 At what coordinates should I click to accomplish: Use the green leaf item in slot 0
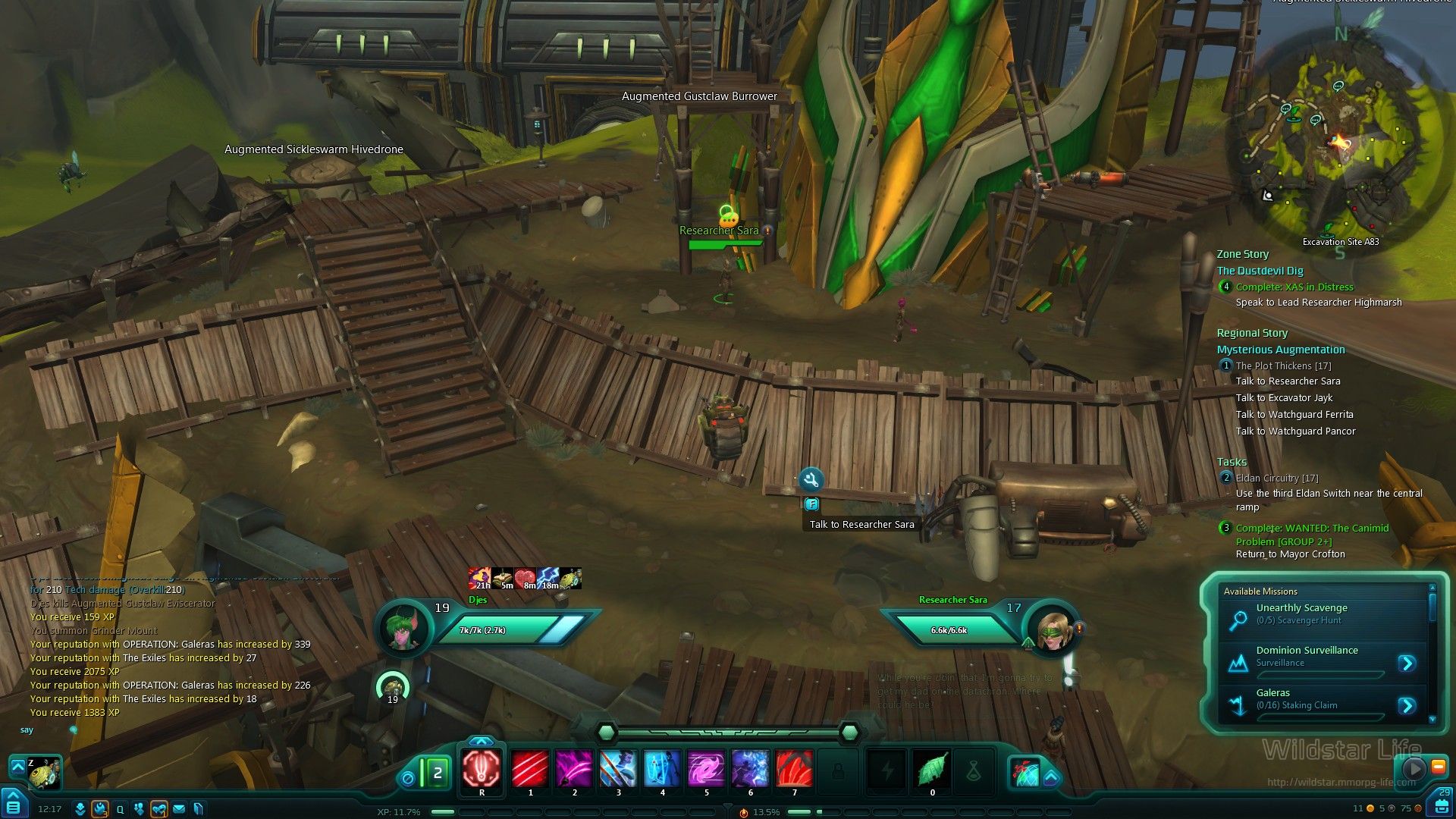[x=932, y=770]
